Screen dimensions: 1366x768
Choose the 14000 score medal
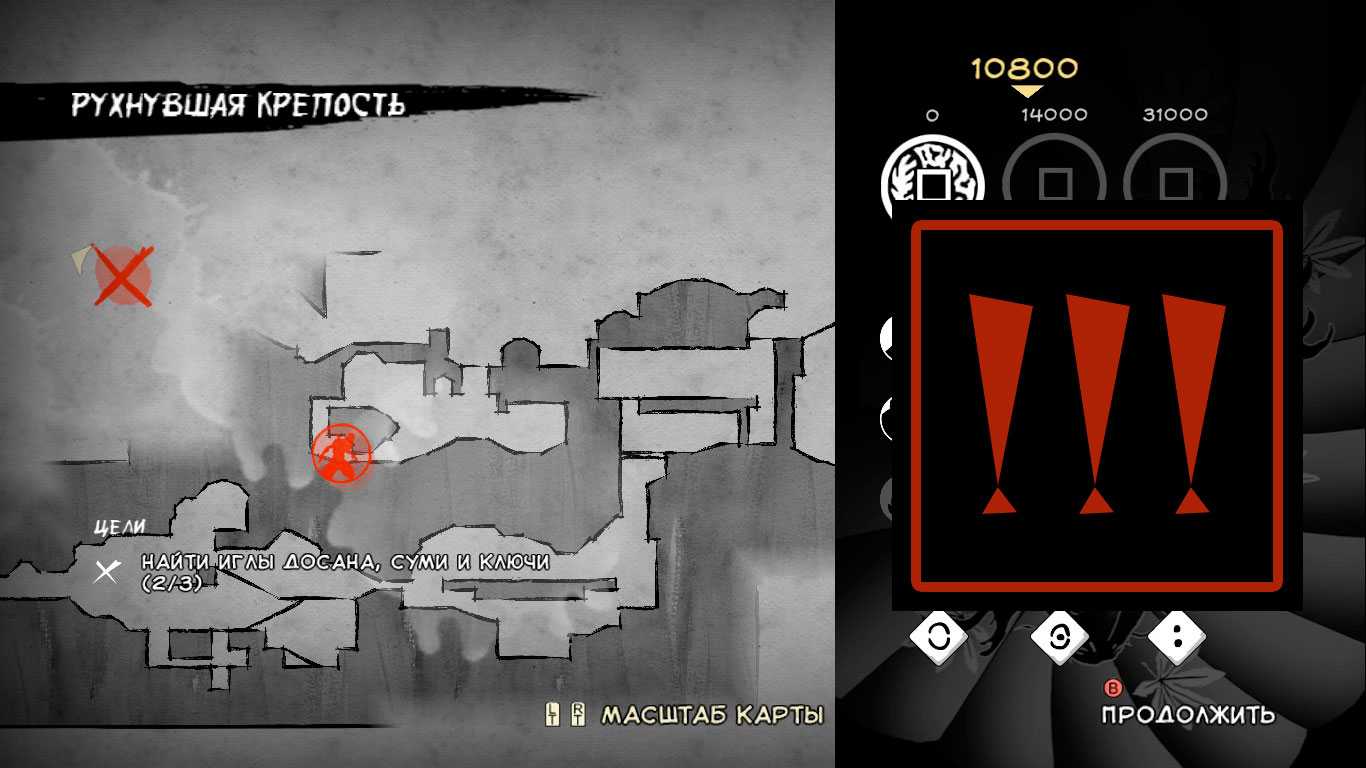point(1054,178)
